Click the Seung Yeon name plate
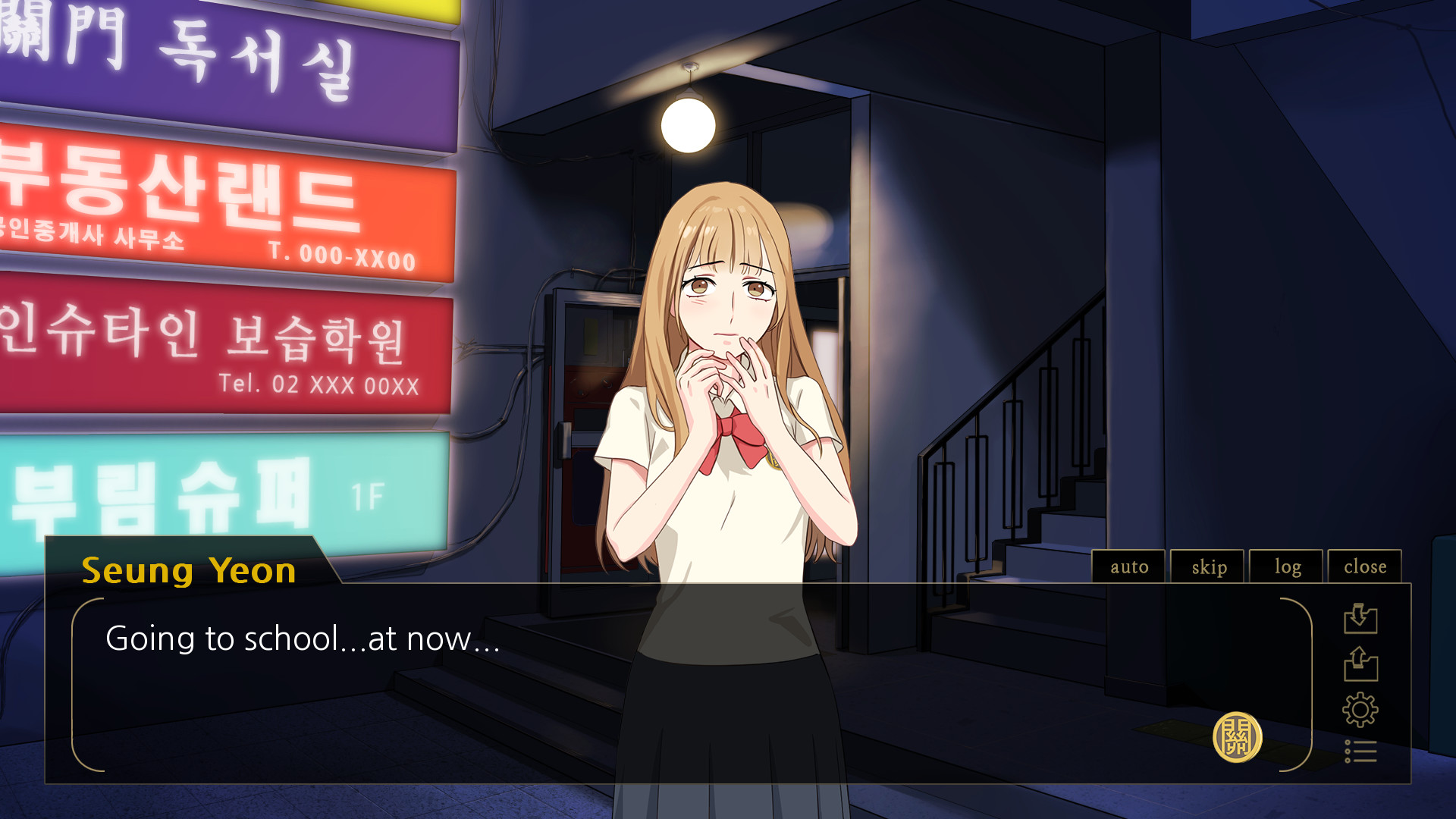 (190, 572)
